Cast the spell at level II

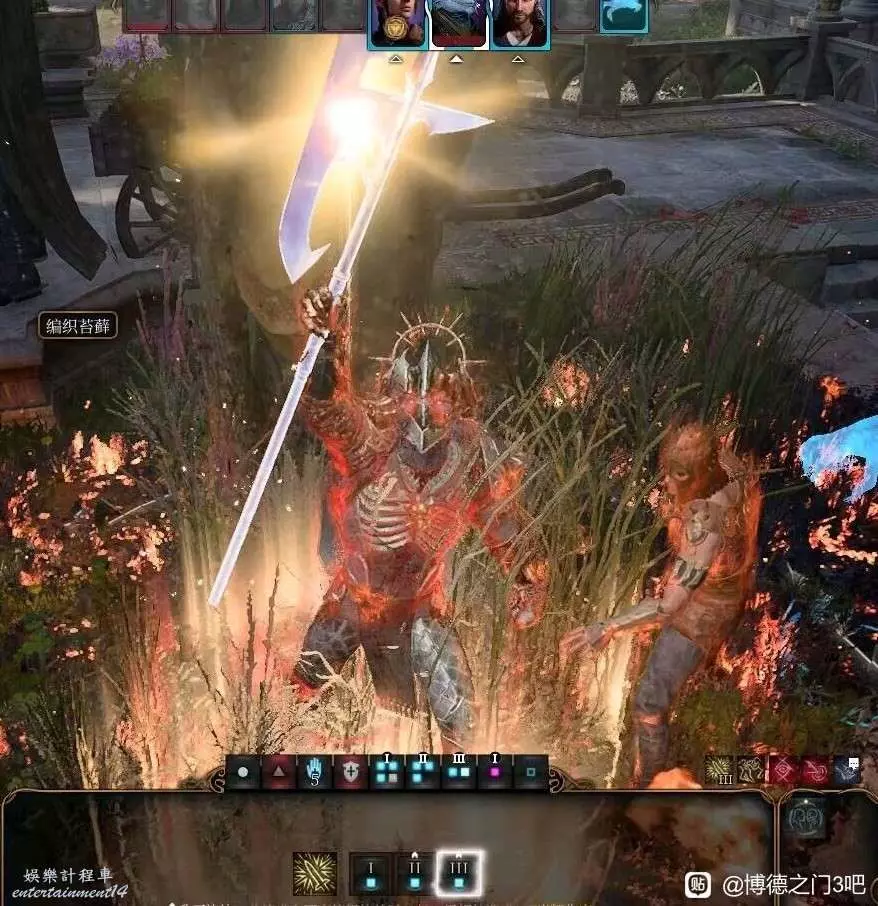tap(415, 873)
